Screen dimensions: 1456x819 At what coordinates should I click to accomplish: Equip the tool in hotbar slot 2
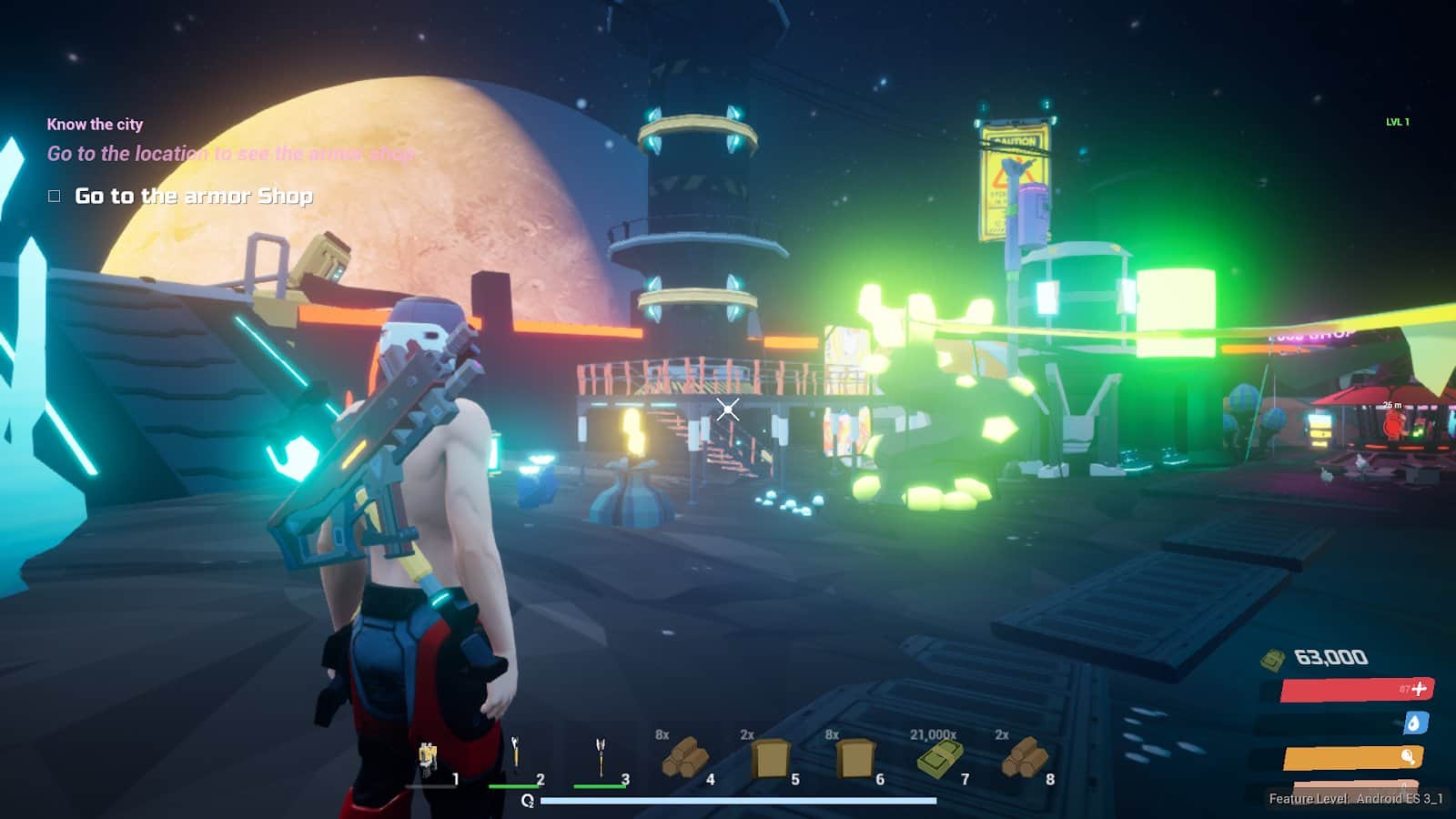click(515, 756)
